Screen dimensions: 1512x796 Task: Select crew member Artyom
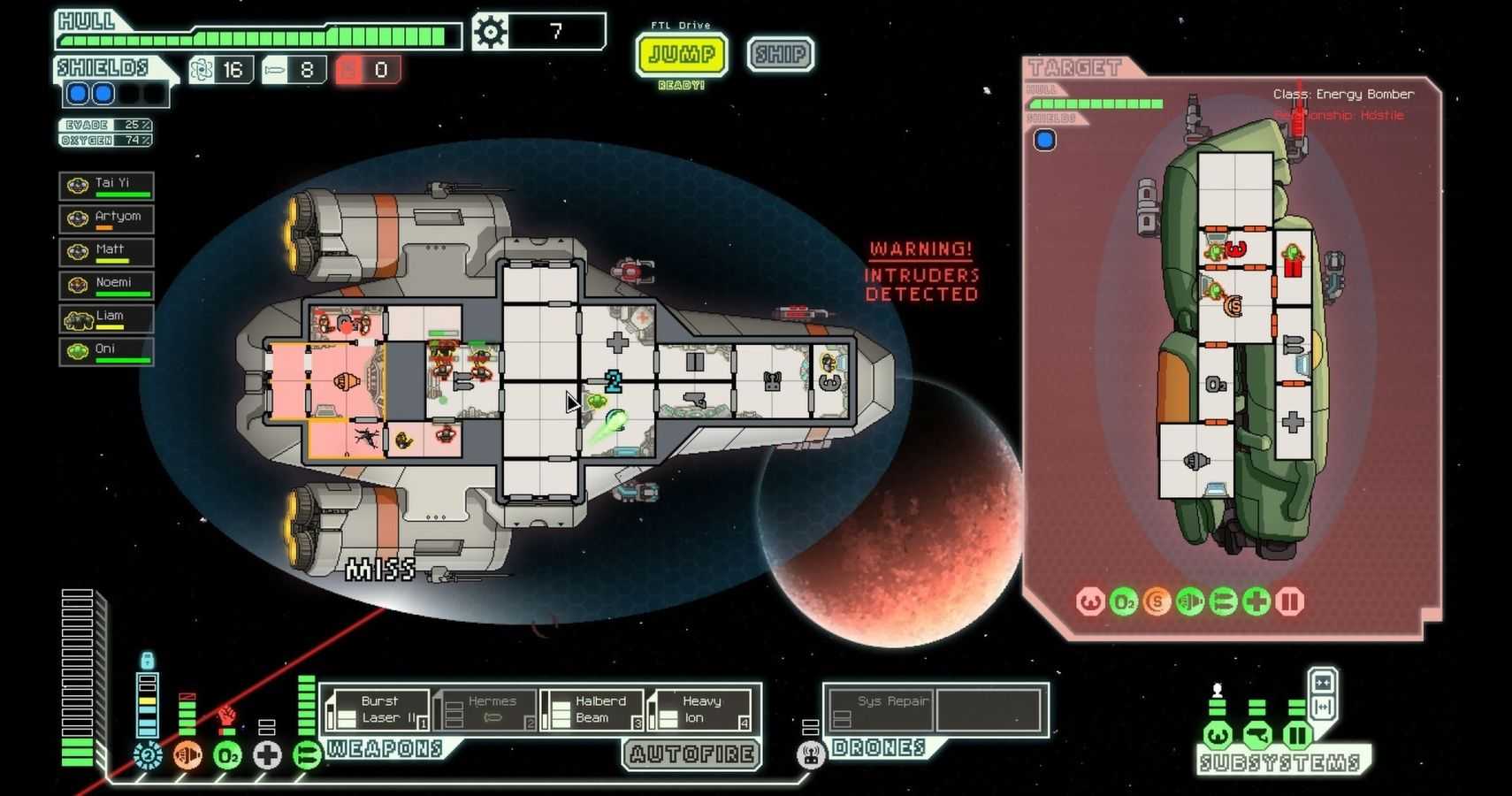pyautogui.click(x=107, y=218)
